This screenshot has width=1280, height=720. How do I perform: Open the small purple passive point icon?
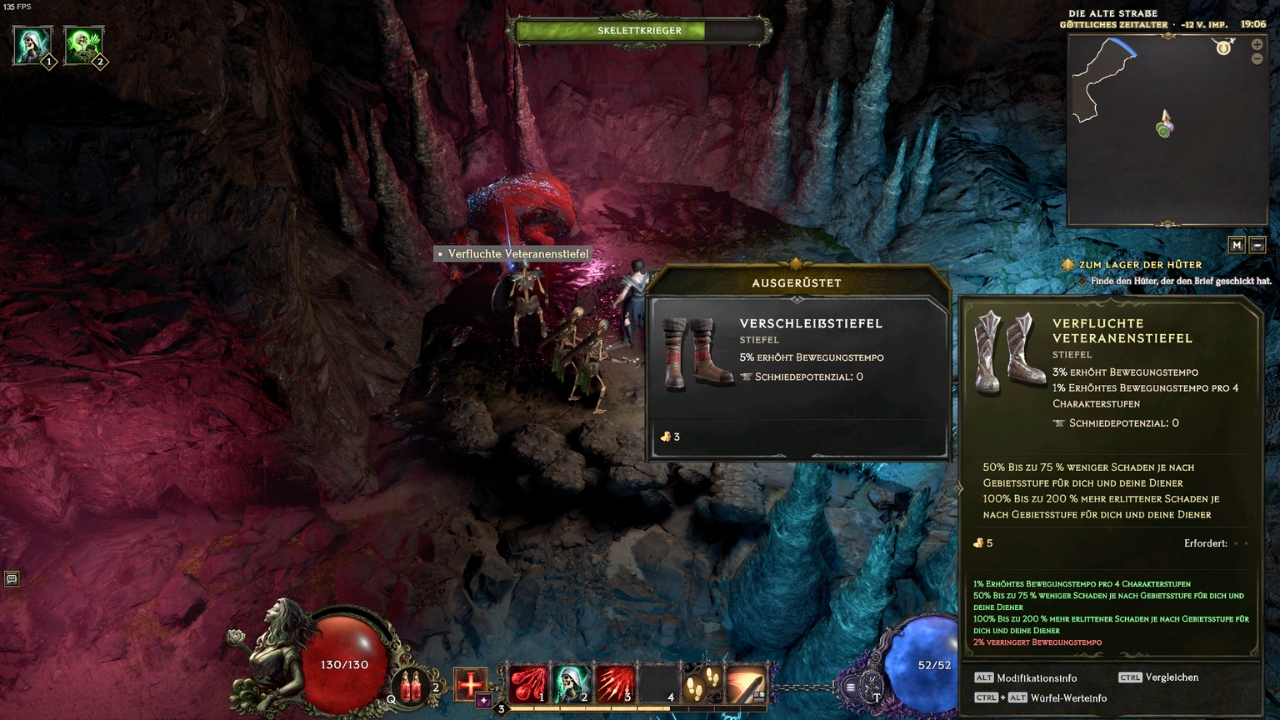[483, 700]
